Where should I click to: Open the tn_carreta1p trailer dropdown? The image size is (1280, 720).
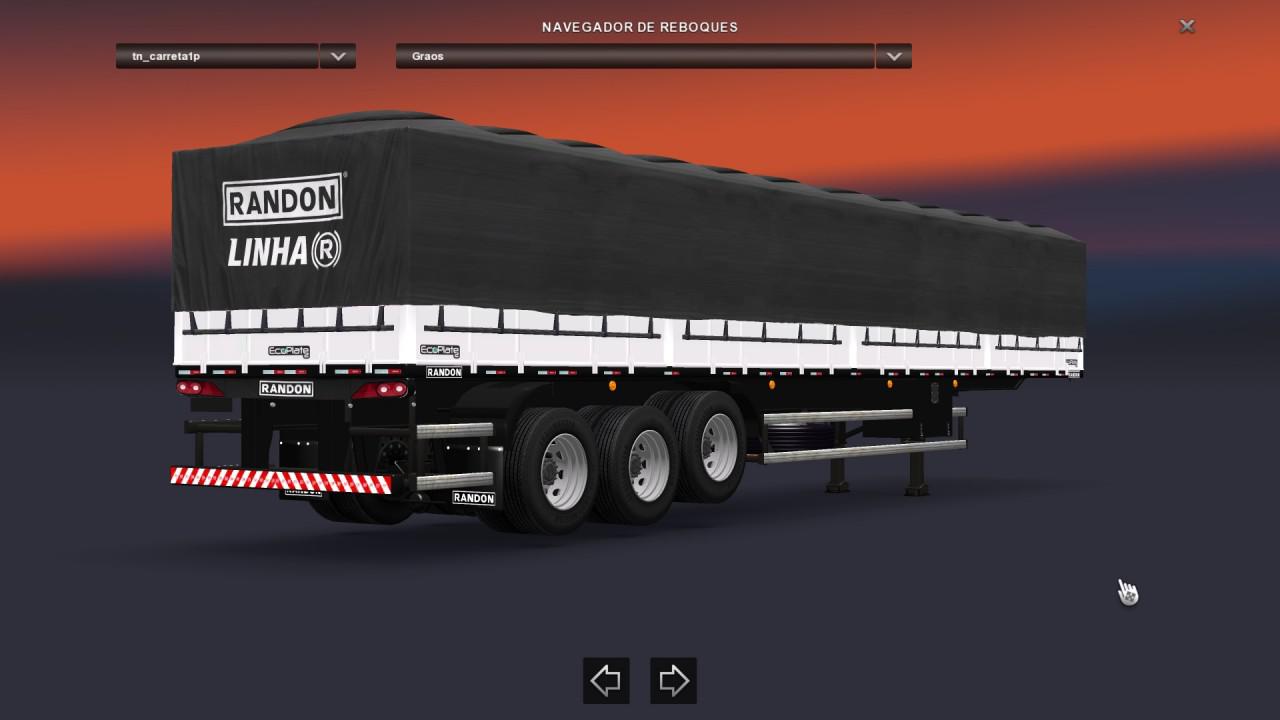[338, 57]
